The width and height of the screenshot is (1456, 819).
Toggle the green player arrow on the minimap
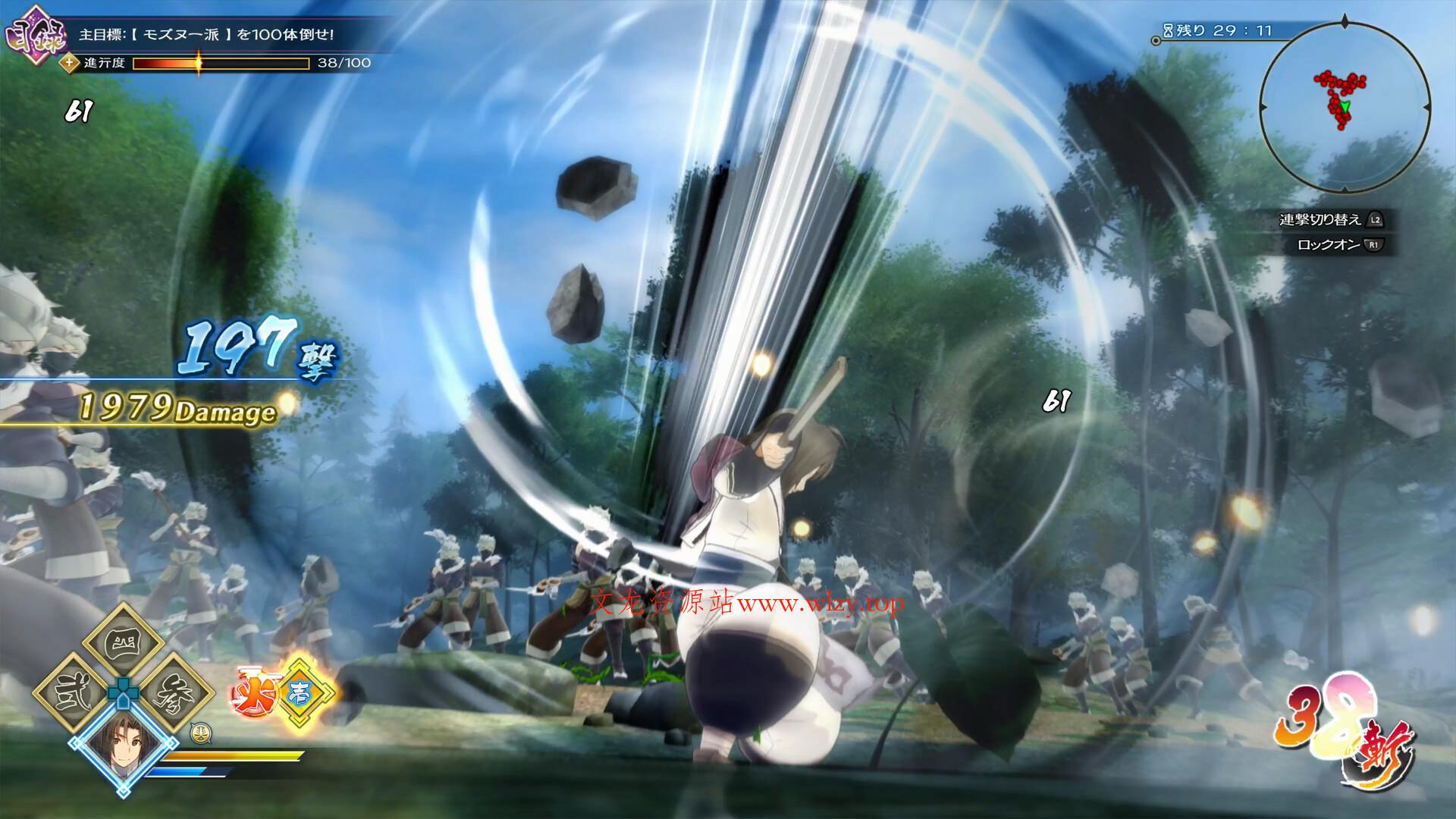point(1346,106)
